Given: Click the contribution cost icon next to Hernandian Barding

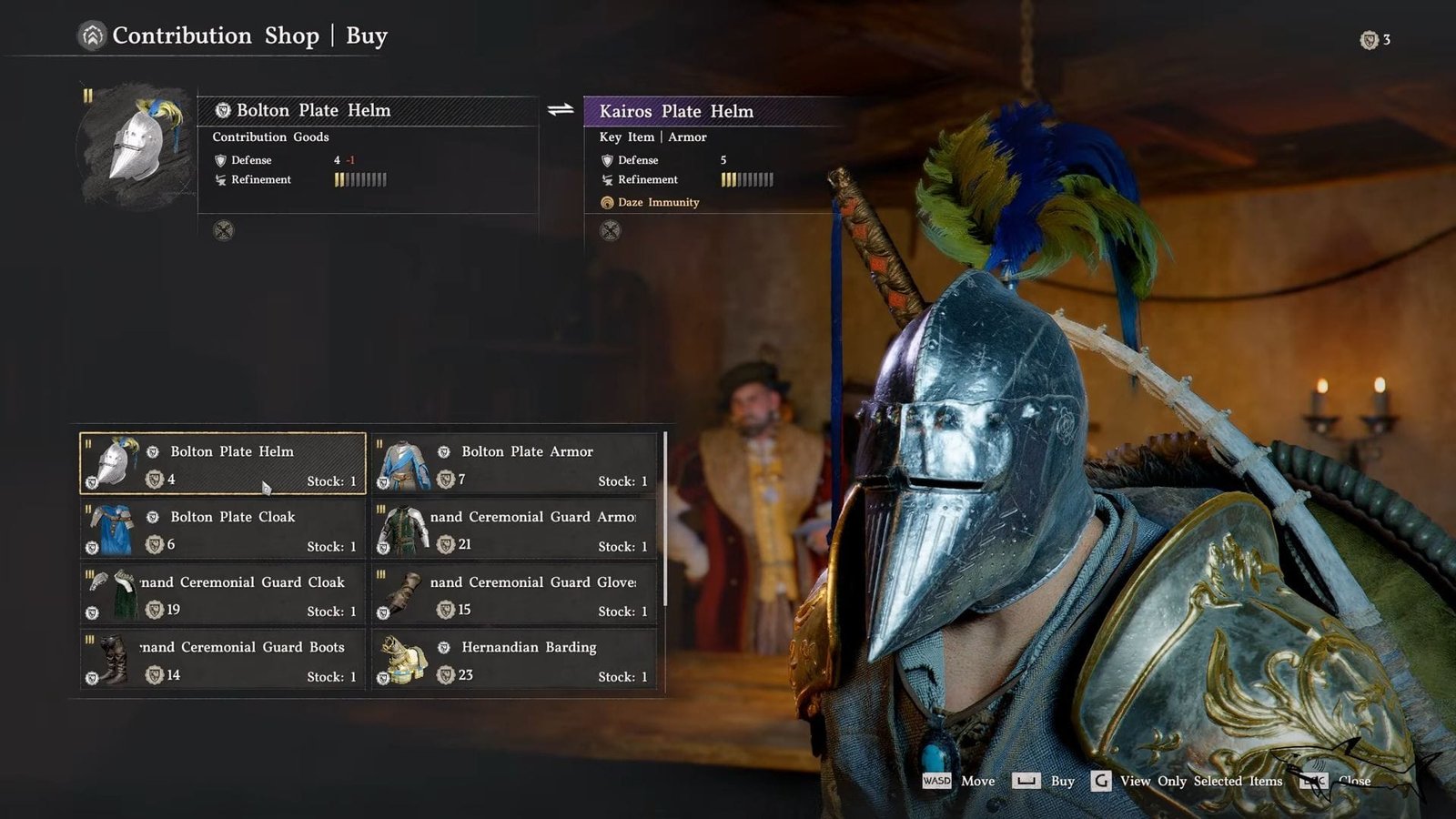Looking at the screenshot, I should tap(445, 676).
